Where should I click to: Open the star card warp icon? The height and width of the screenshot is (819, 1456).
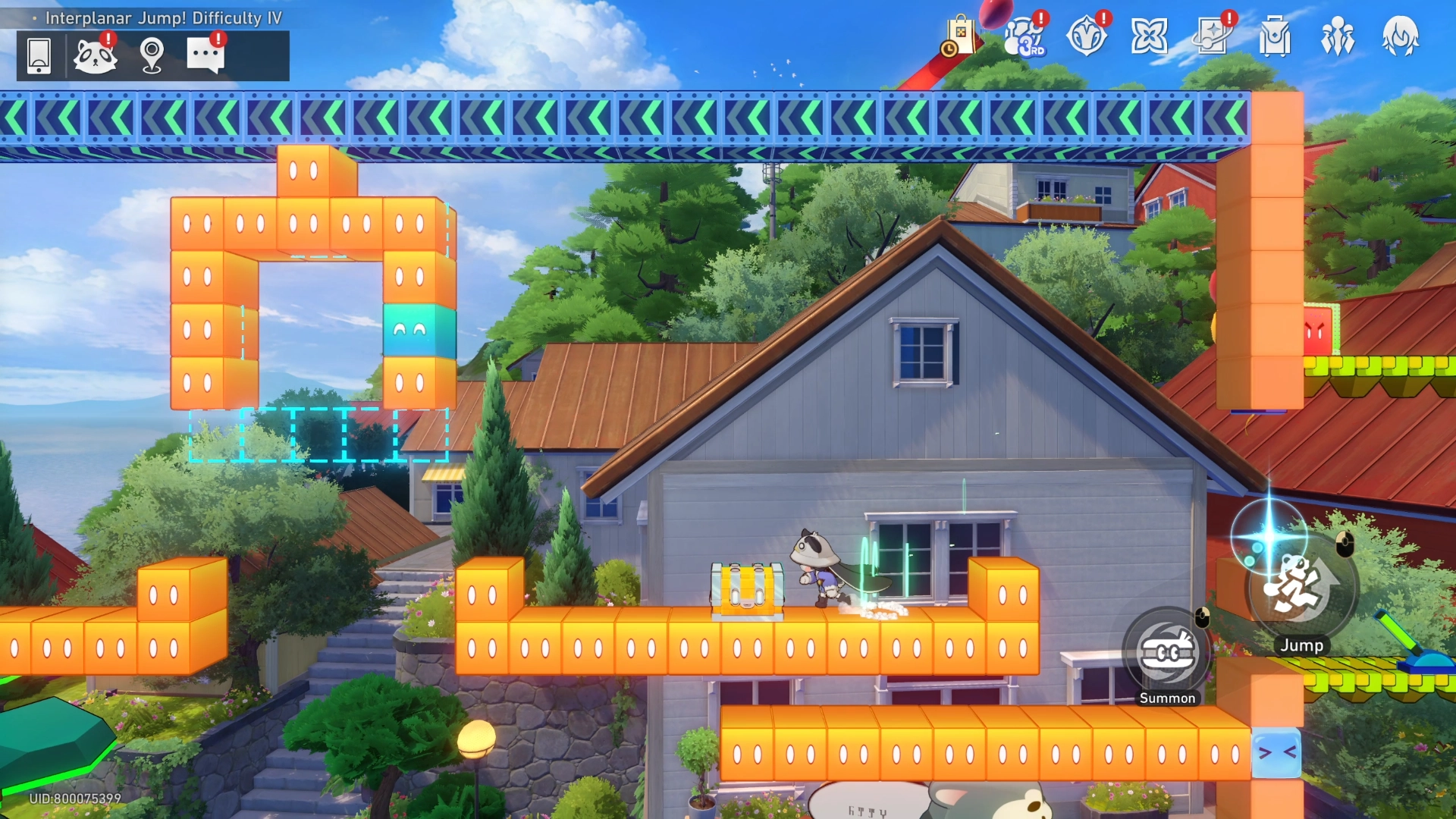click(x=1212, y=36)
